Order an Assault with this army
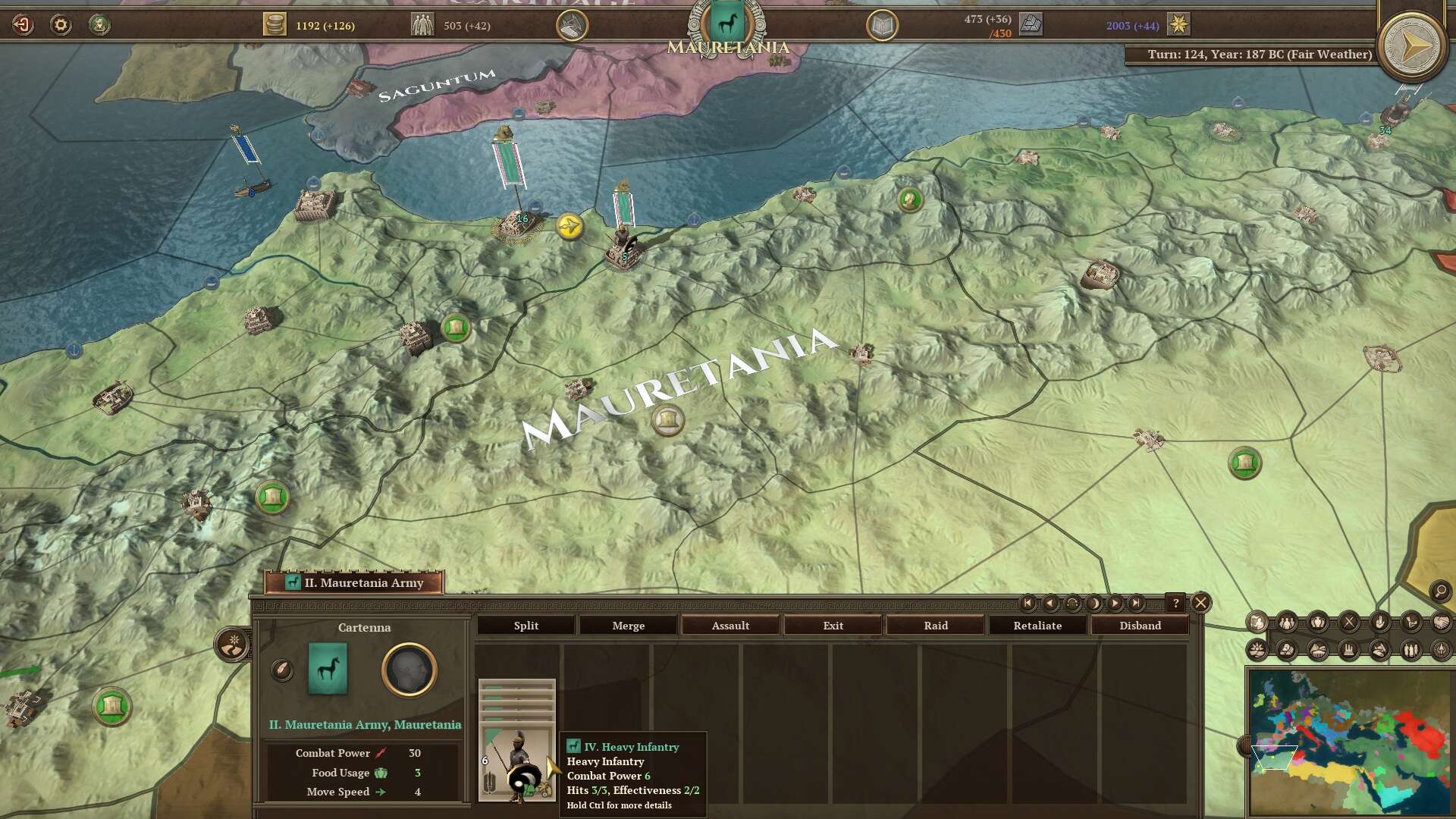 (730, 626)
